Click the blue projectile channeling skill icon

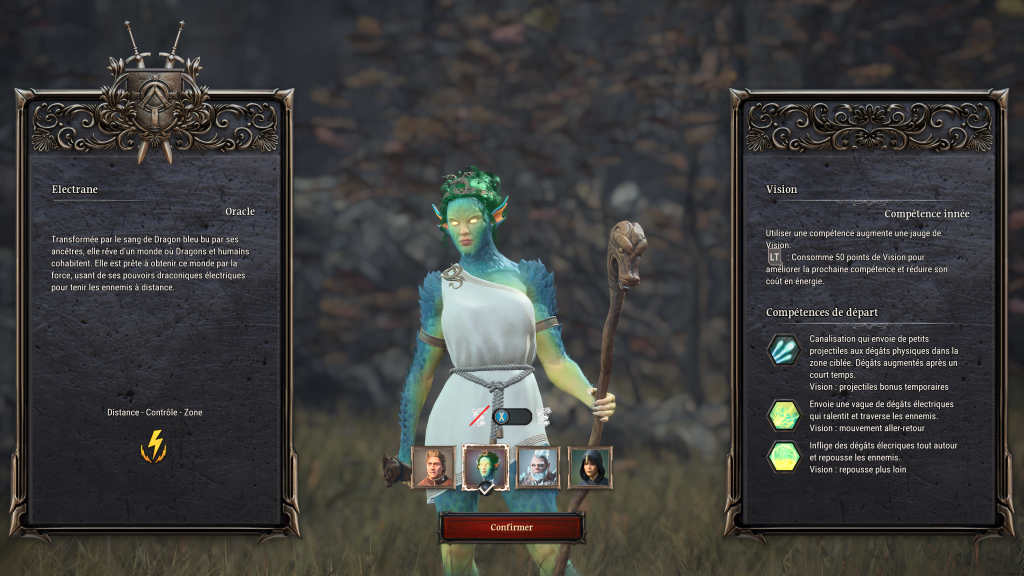[784, 350]
